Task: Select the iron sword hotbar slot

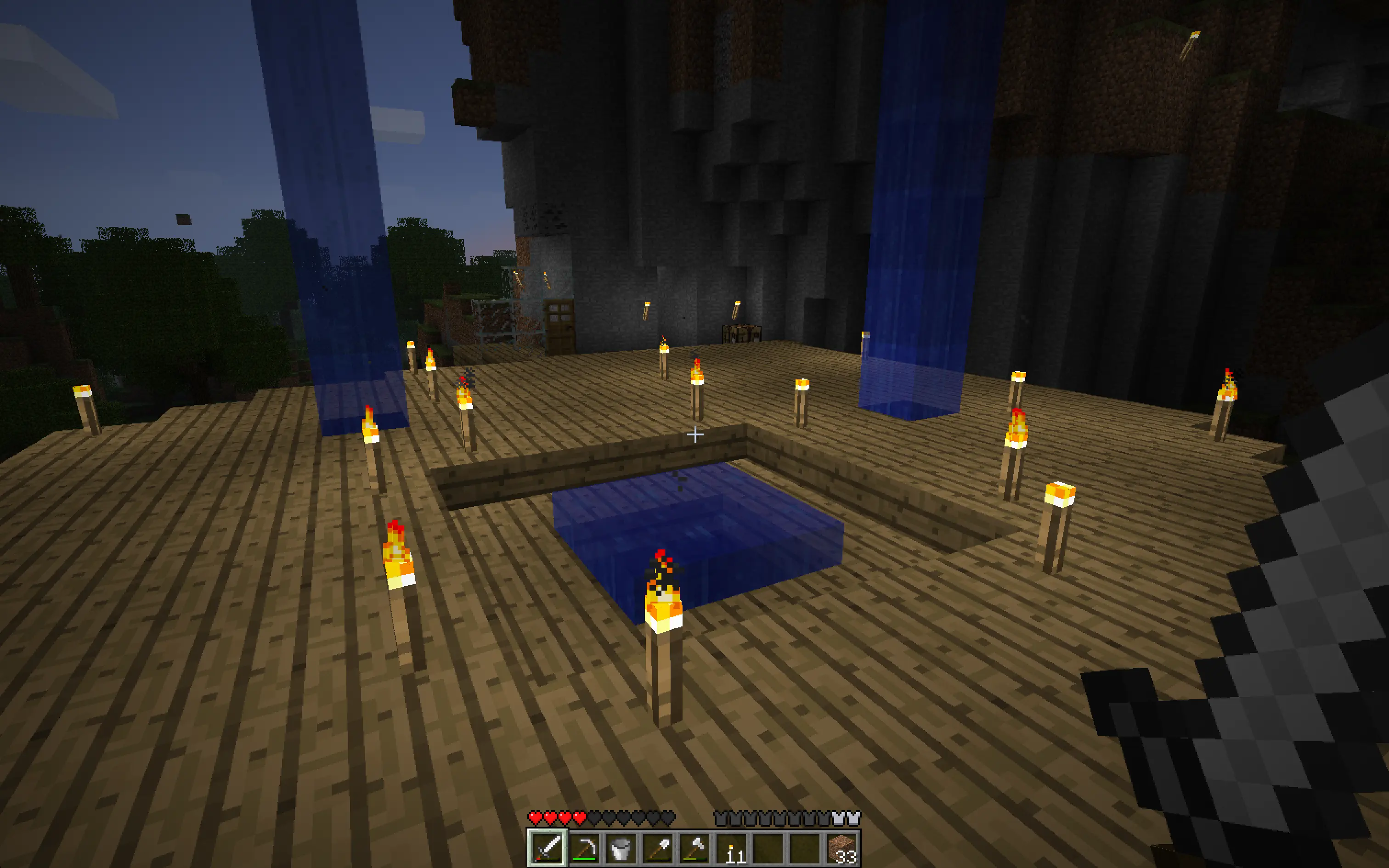Action: click(548, 847)
